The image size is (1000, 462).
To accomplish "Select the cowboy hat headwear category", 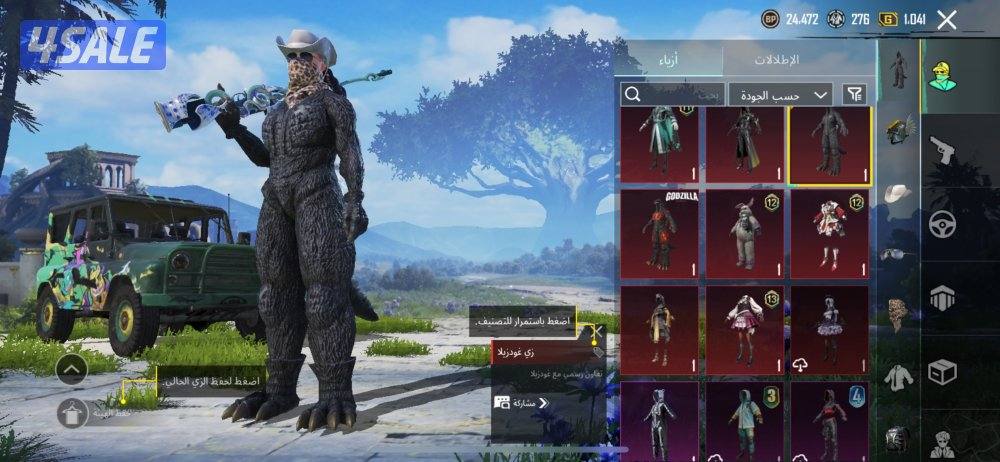I will pyautogui.click(x=899, y=192).
